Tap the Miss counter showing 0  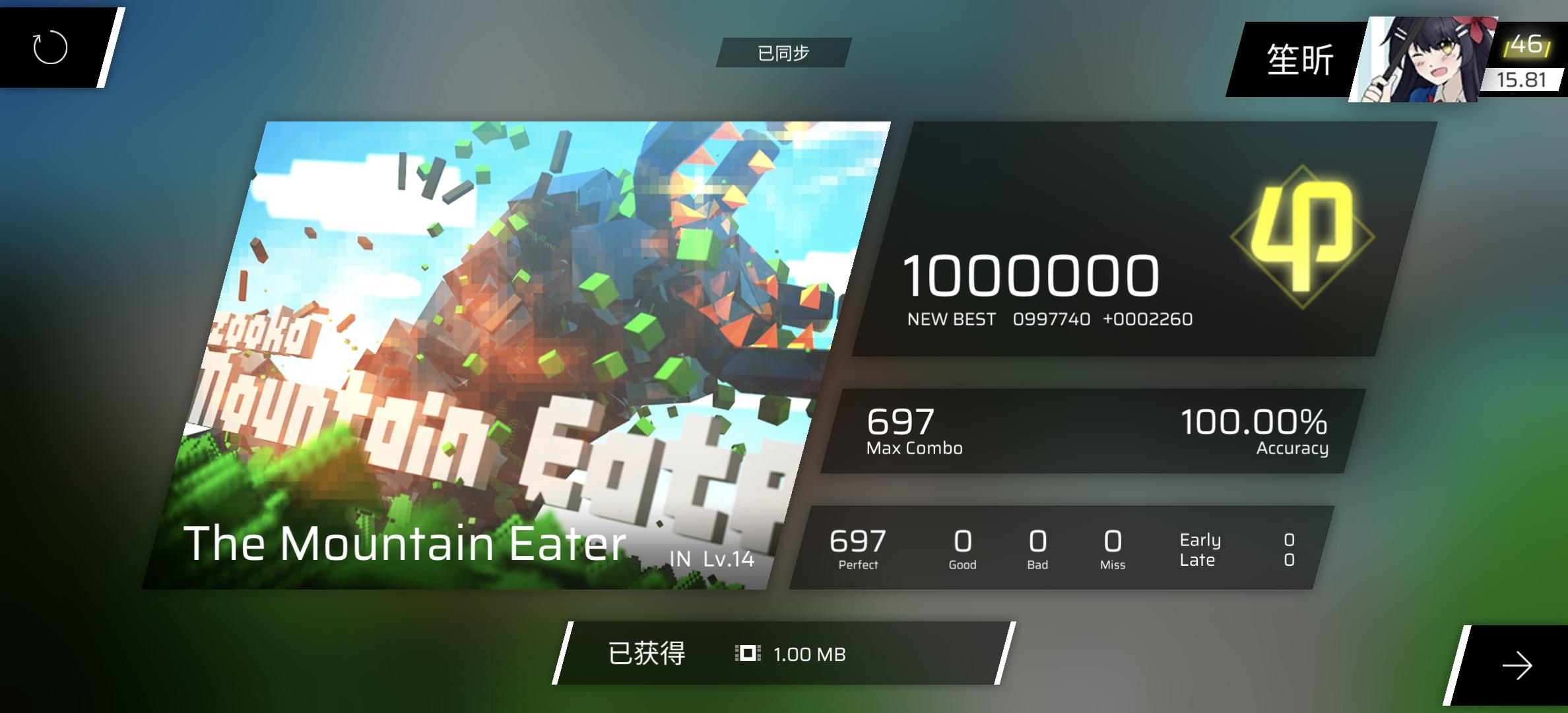(1112, 548)
